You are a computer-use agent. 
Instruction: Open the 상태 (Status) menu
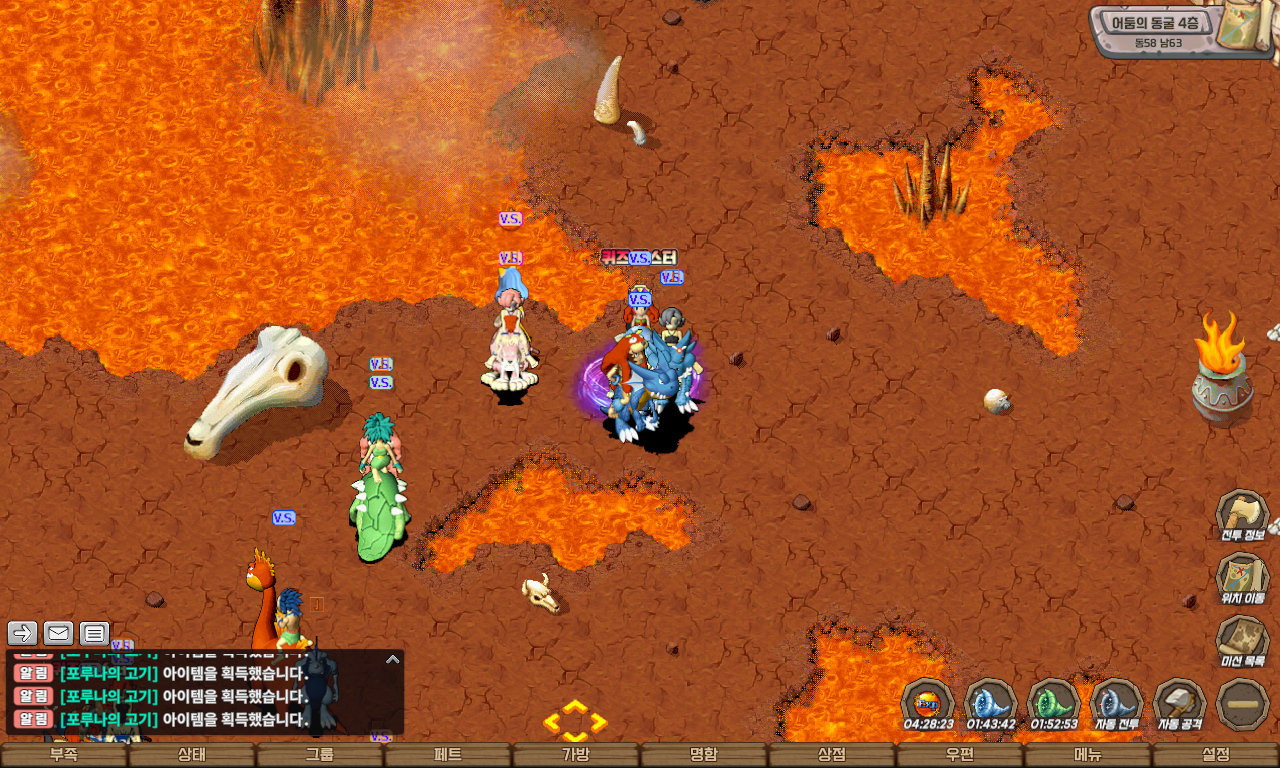(x=191, y=755)
